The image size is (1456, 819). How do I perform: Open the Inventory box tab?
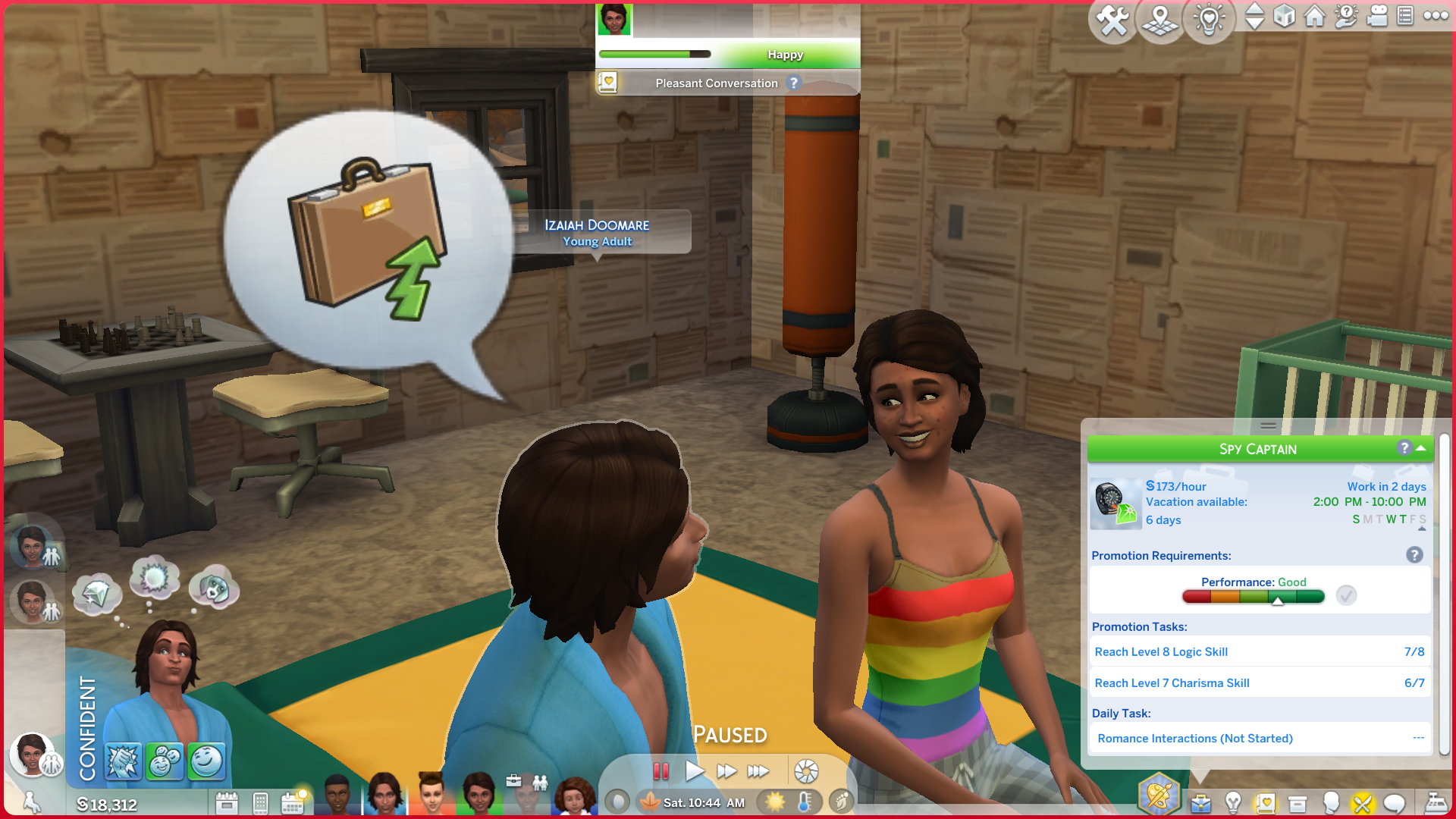pyautogui.click(x=1298, y=803)
